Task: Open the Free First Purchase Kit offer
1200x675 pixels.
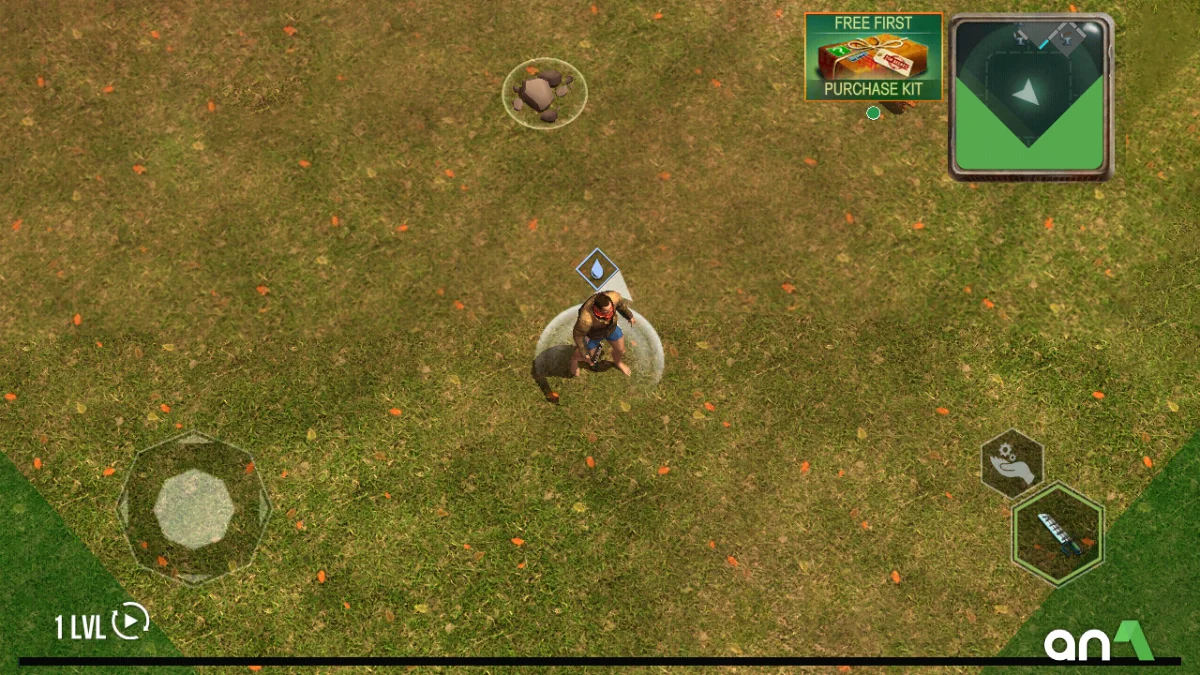Action: [x=873, y=56]
